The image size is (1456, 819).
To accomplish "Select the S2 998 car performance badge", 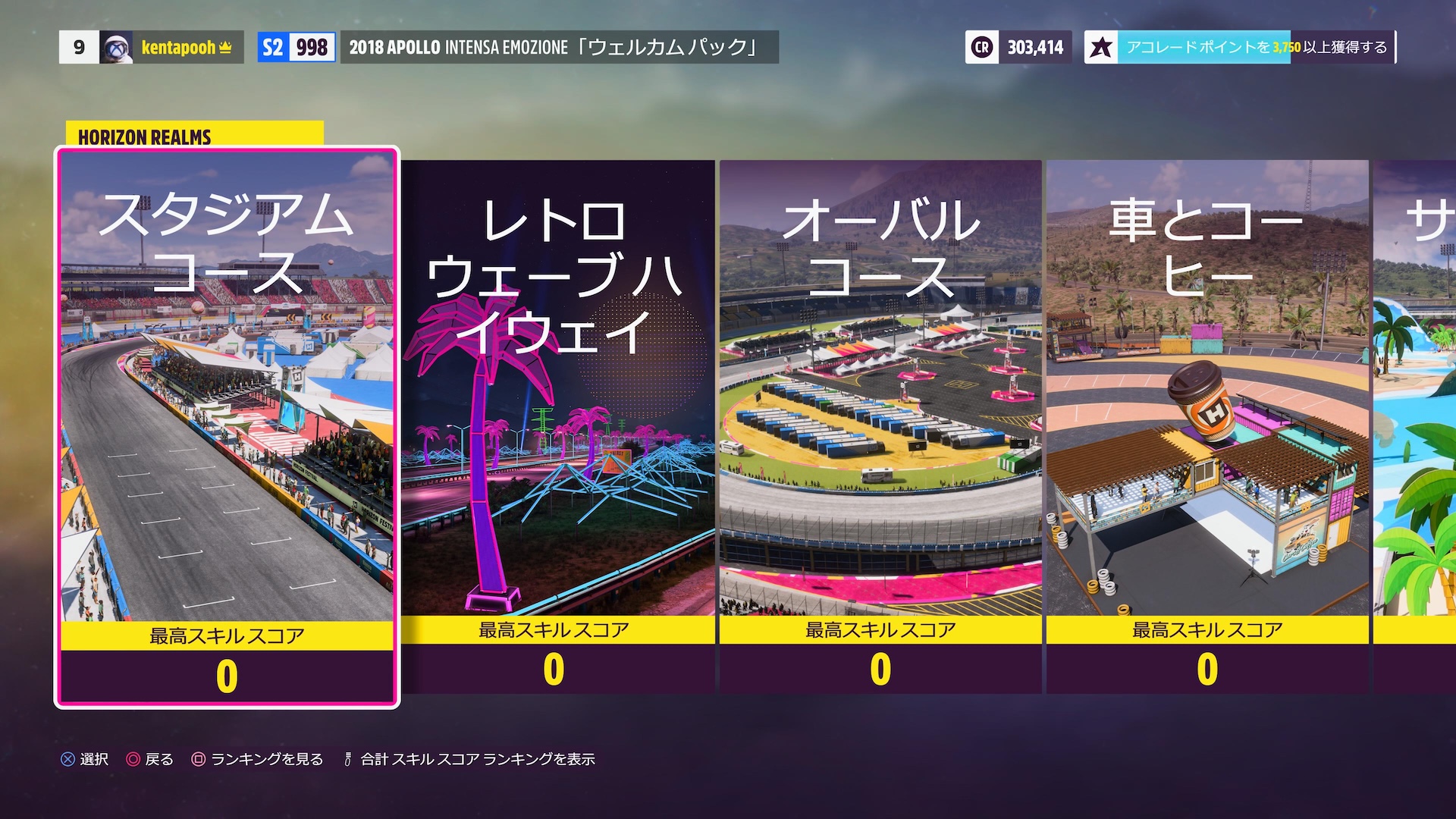I will click(296, 48).
